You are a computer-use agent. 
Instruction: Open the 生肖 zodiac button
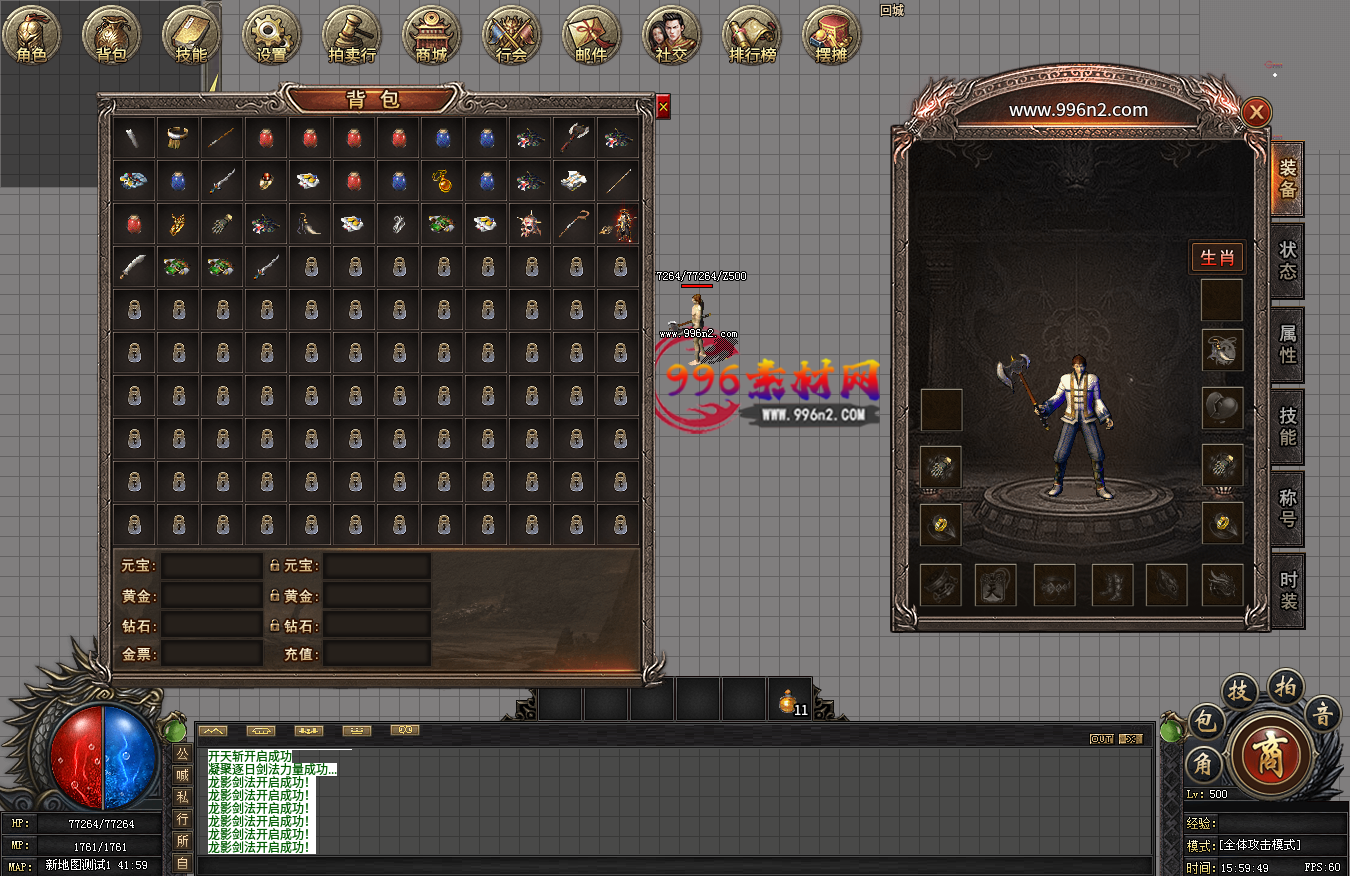(1217, 258)
